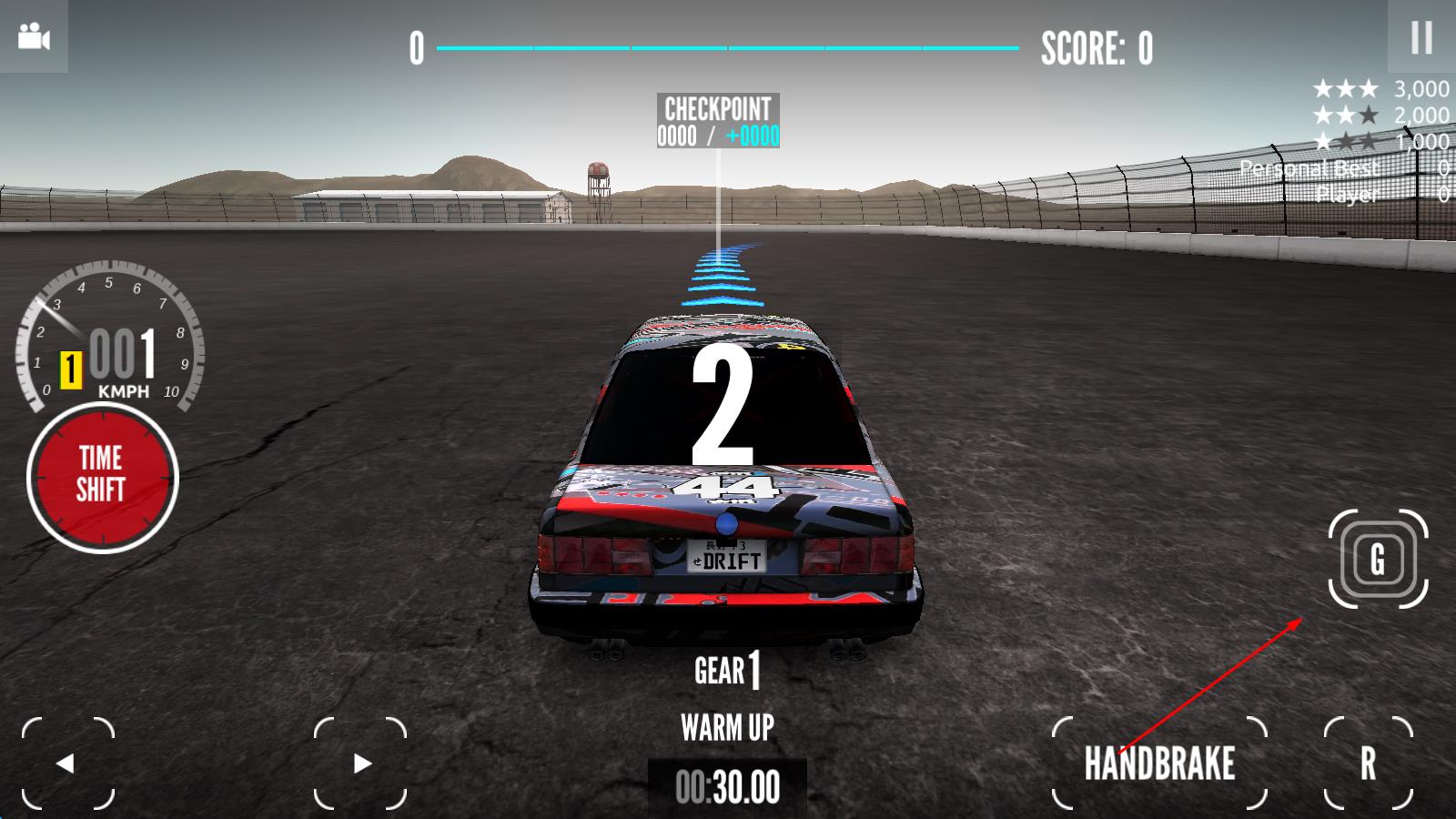Pull the Handbrake

point(1159,763)
